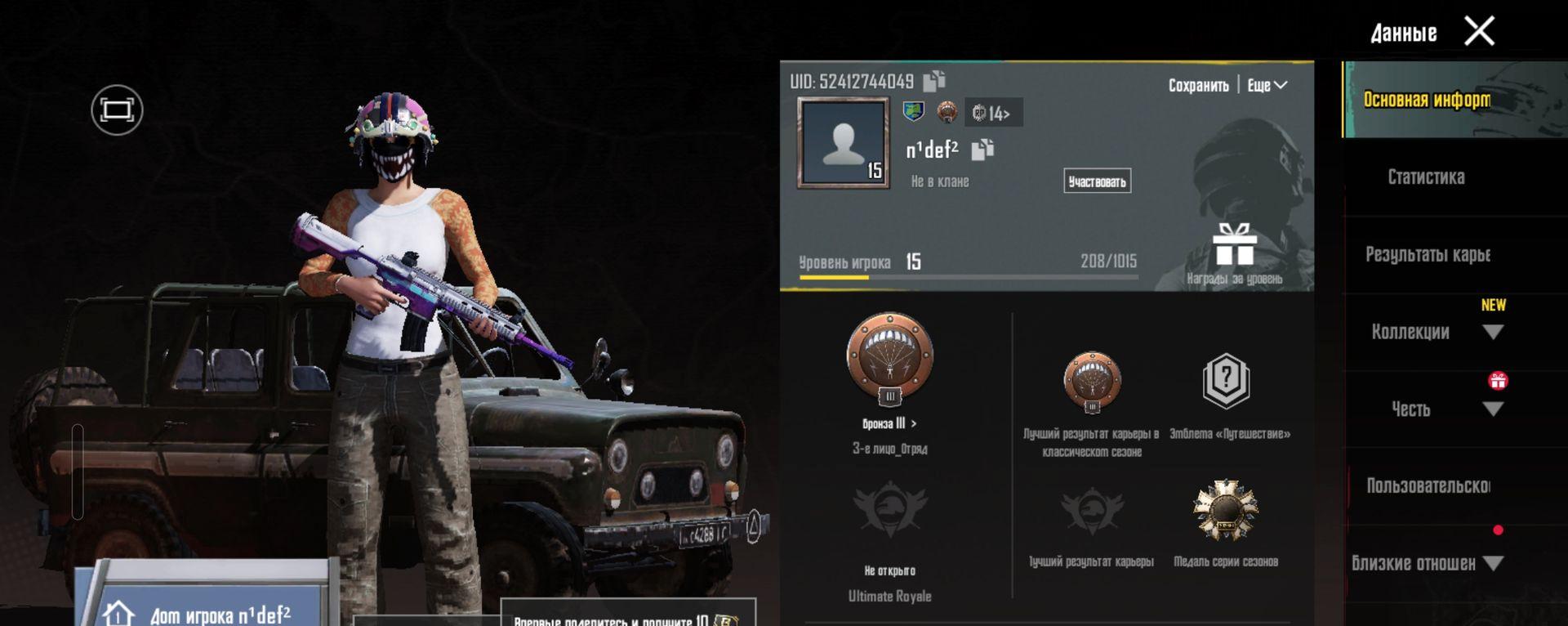Open the Еще dropdown

click(1267, 86)
